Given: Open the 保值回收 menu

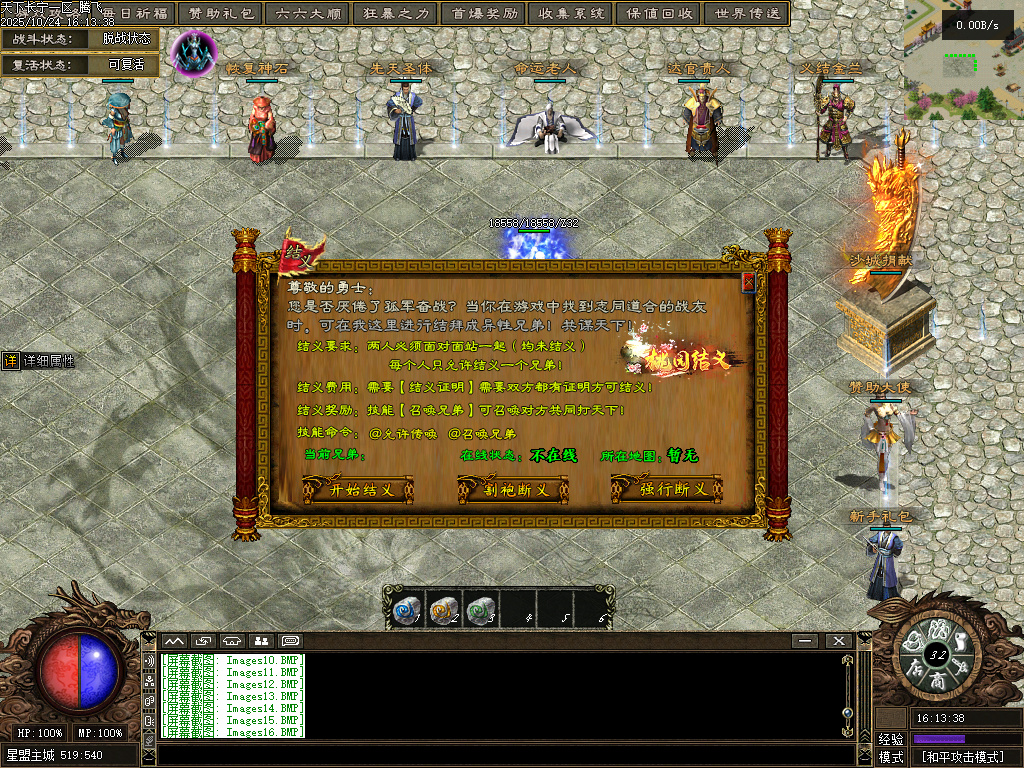Looking at the screenshot, I should [658, 14].
